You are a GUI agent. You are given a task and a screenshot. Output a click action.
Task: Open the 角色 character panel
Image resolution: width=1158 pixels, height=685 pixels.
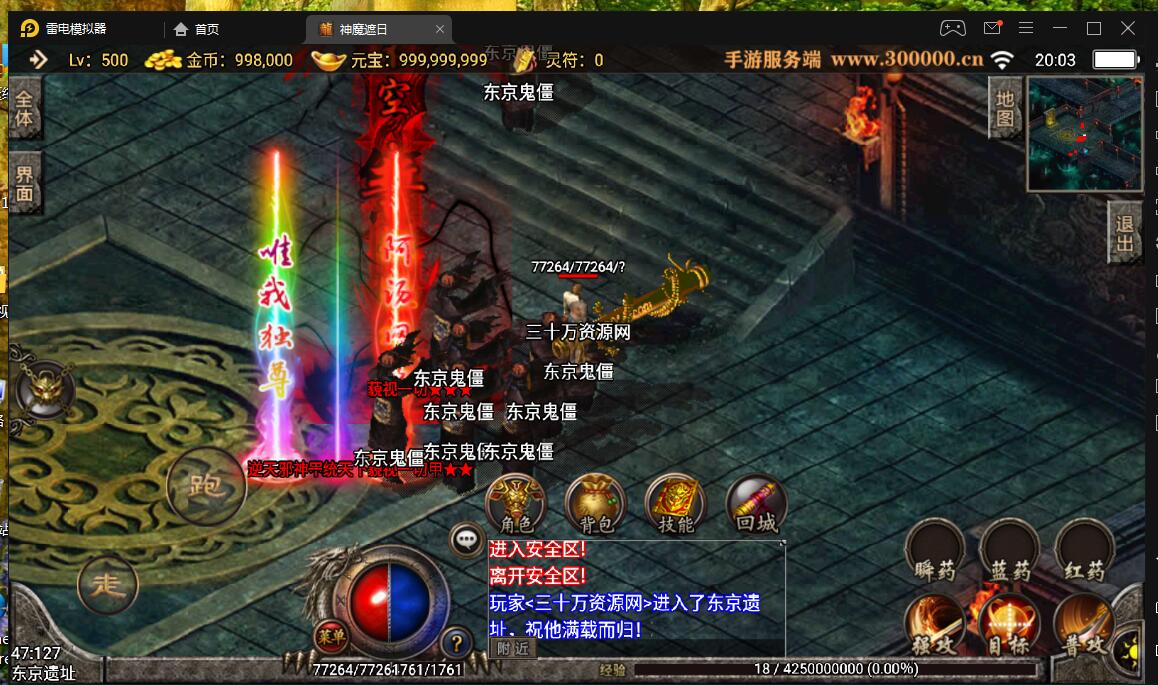click(x=515, y=503)
